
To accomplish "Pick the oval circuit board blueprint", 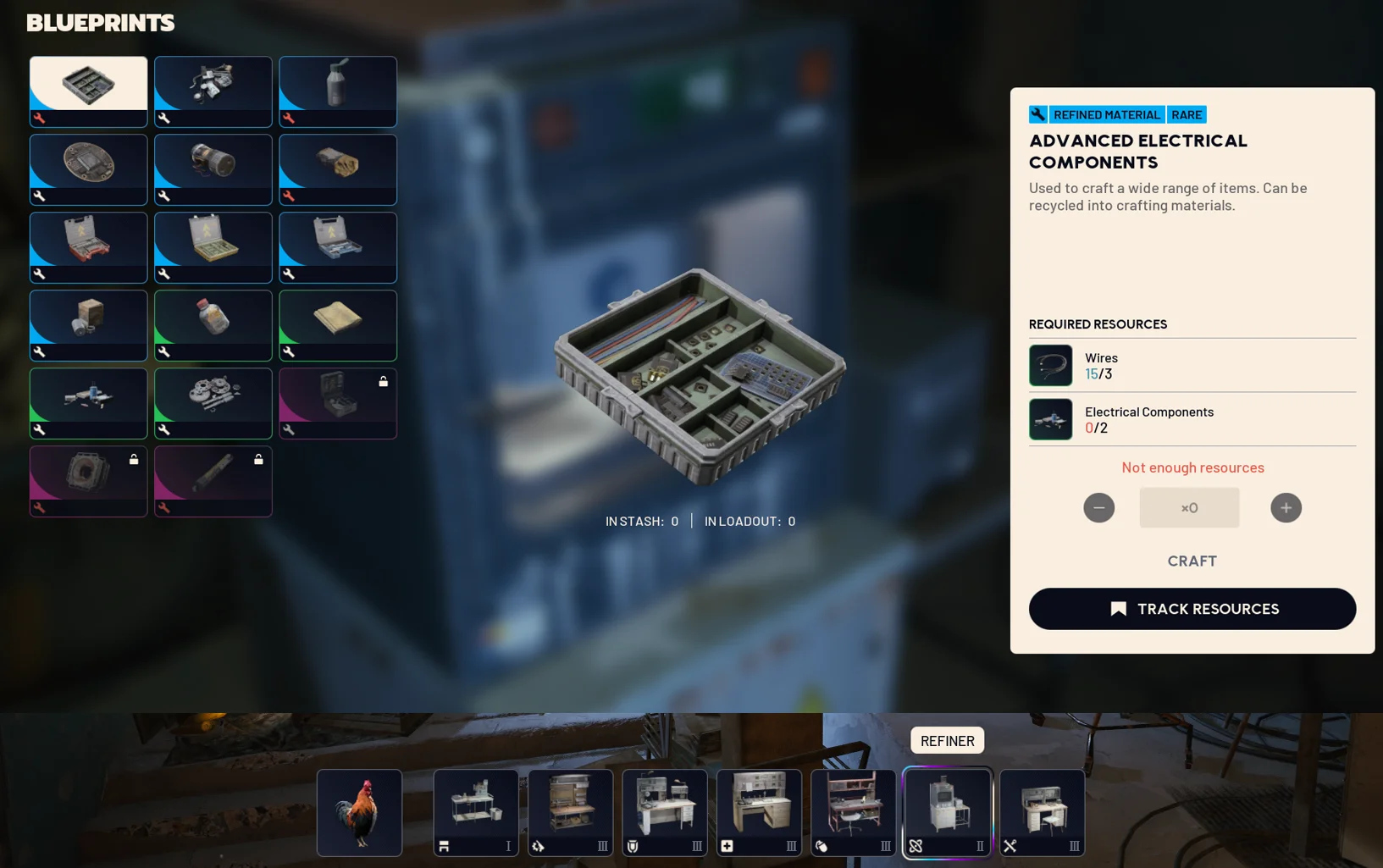I will [x=88, y=169].
